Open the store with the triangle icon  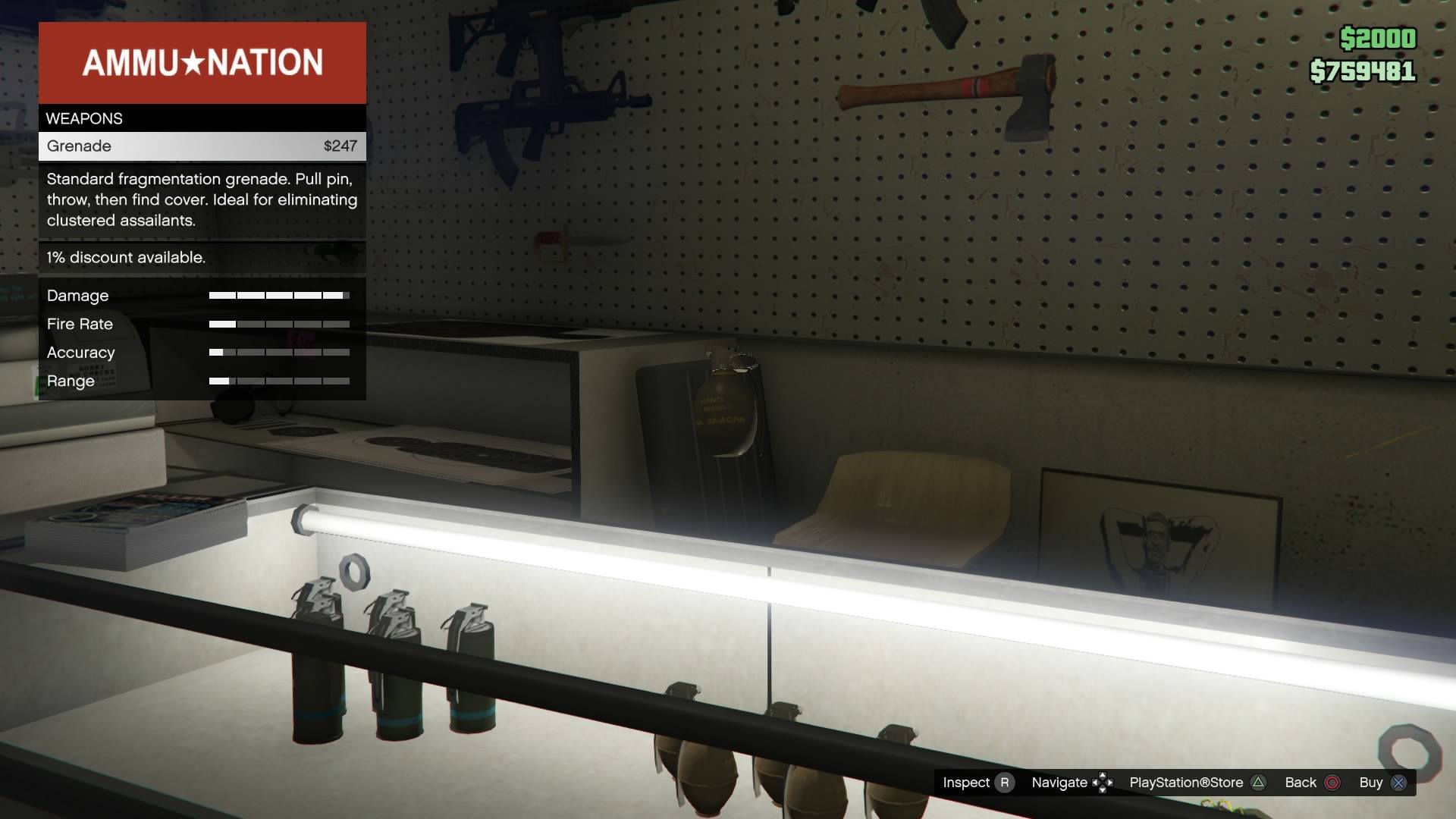(1260, 782)
